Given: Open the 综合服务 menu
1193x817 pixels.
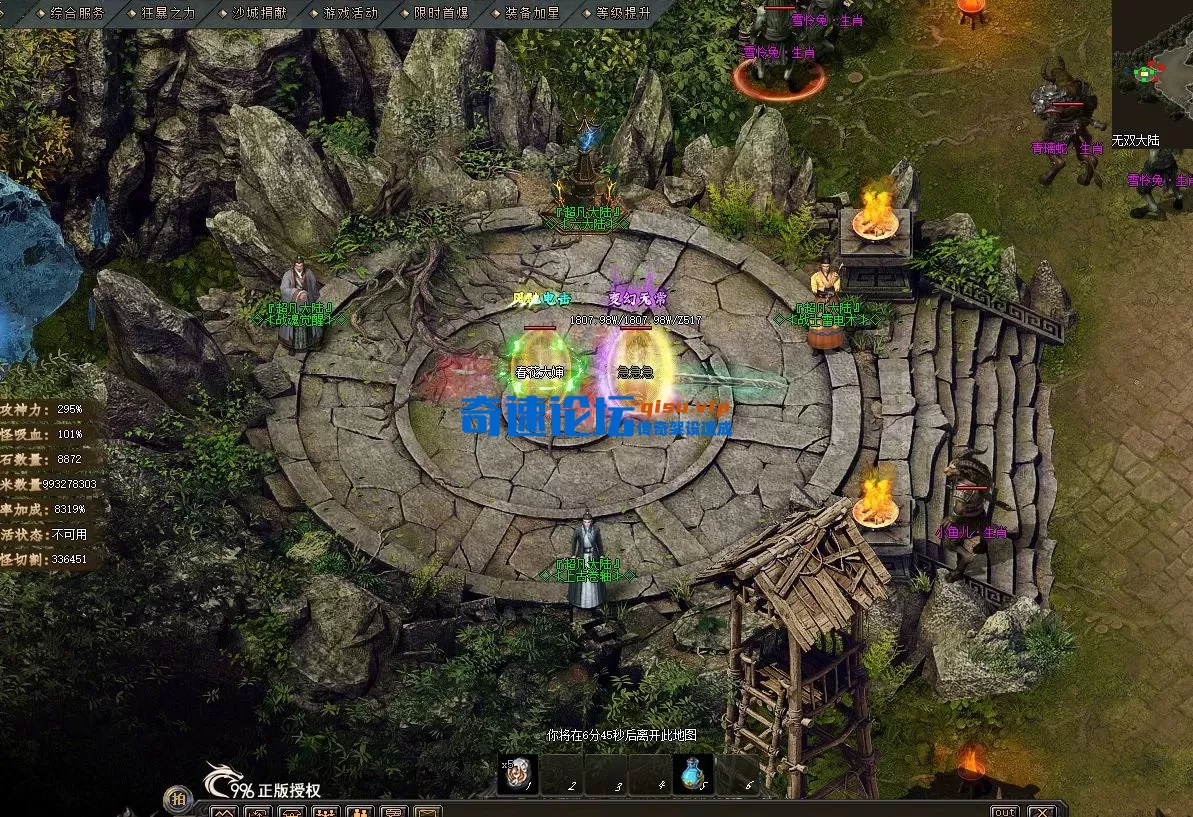Looking at the screenshot, I should click(x=75, y=13).
